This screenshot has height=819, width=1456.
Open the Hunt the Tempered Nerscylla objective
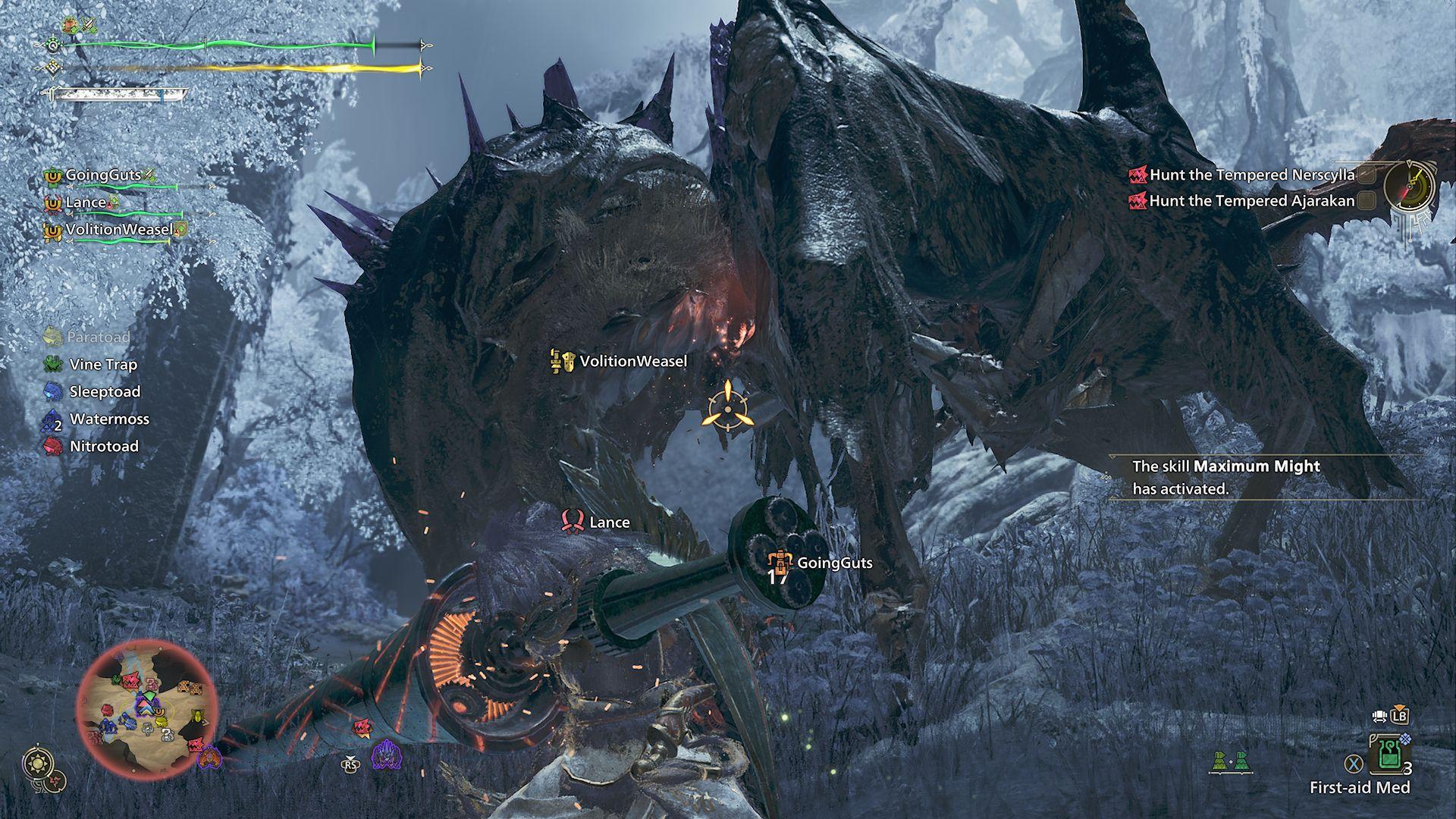1251,175
